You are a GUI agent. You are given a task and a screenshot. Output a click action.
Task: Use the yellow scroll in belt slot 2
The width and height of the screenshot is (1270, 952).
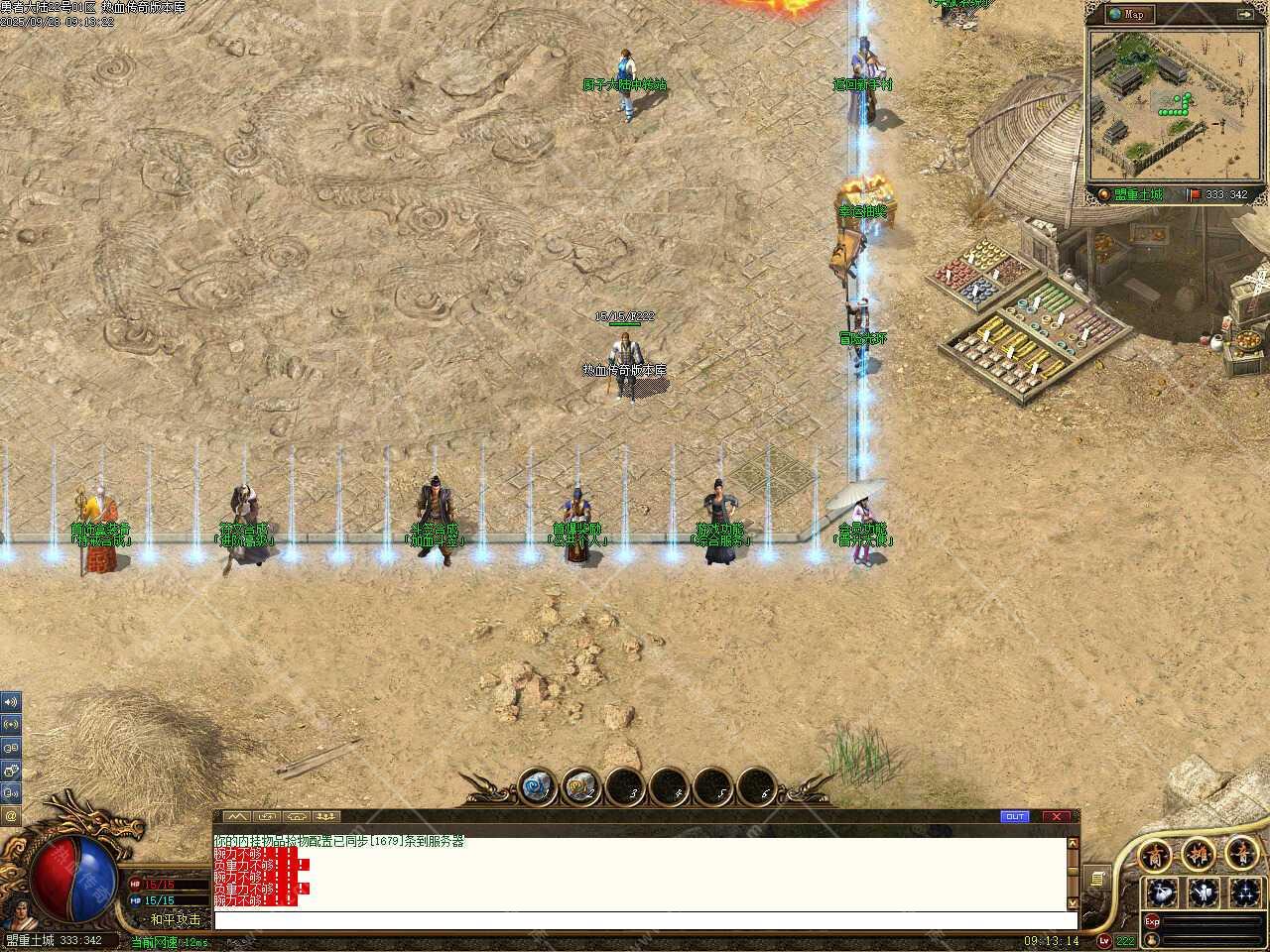click(x=580, y=788)
